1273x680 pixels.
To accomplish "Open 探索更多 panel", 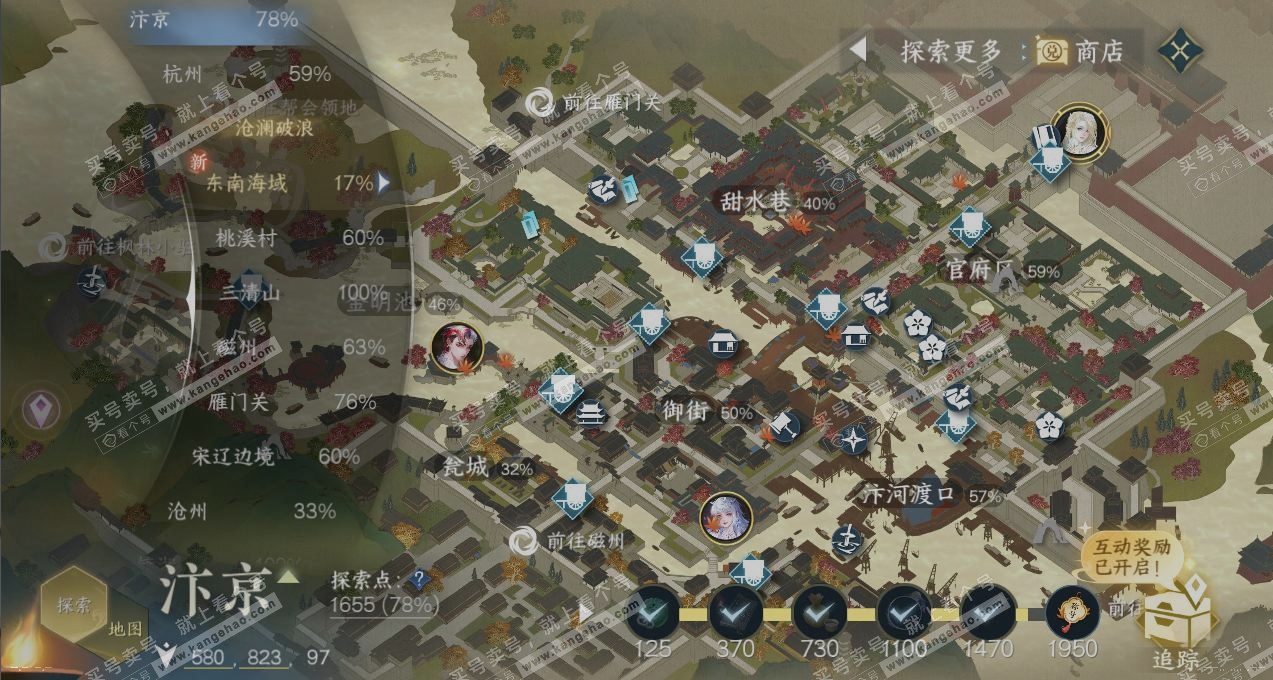I will [x=950, y=51].
